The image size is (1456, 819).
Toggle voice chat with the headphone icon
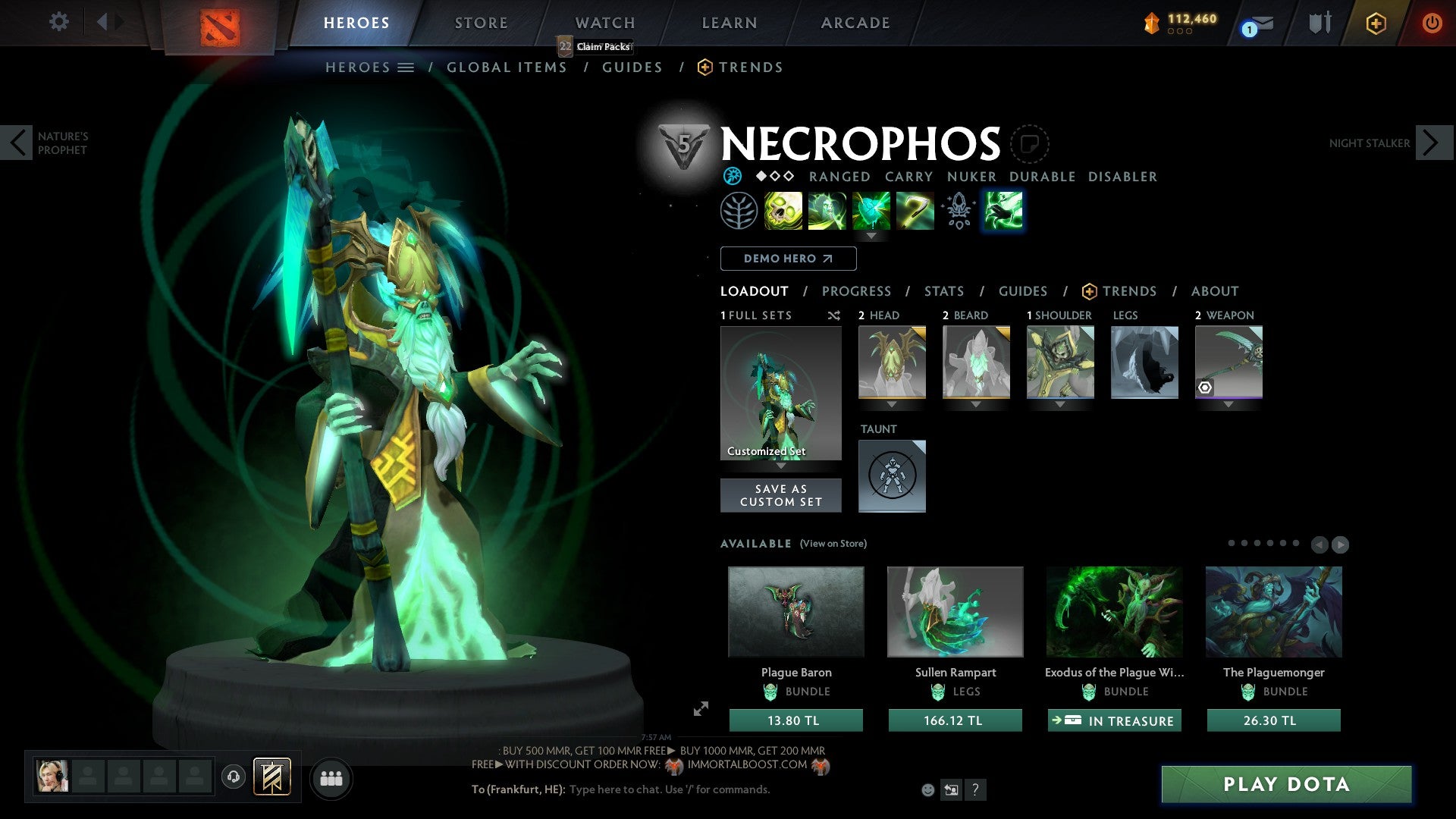233,777
